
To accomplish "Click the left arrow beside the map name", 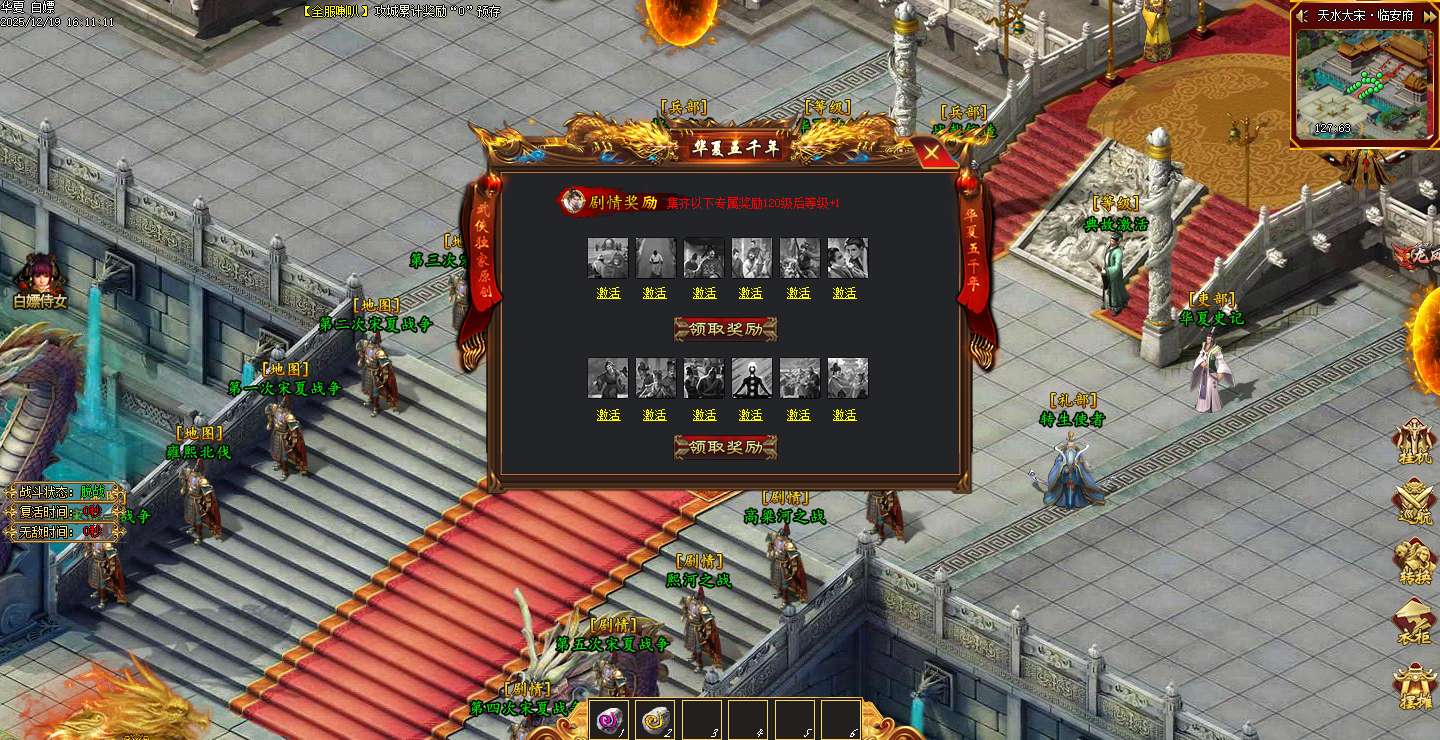I will tap(1302, 16).
